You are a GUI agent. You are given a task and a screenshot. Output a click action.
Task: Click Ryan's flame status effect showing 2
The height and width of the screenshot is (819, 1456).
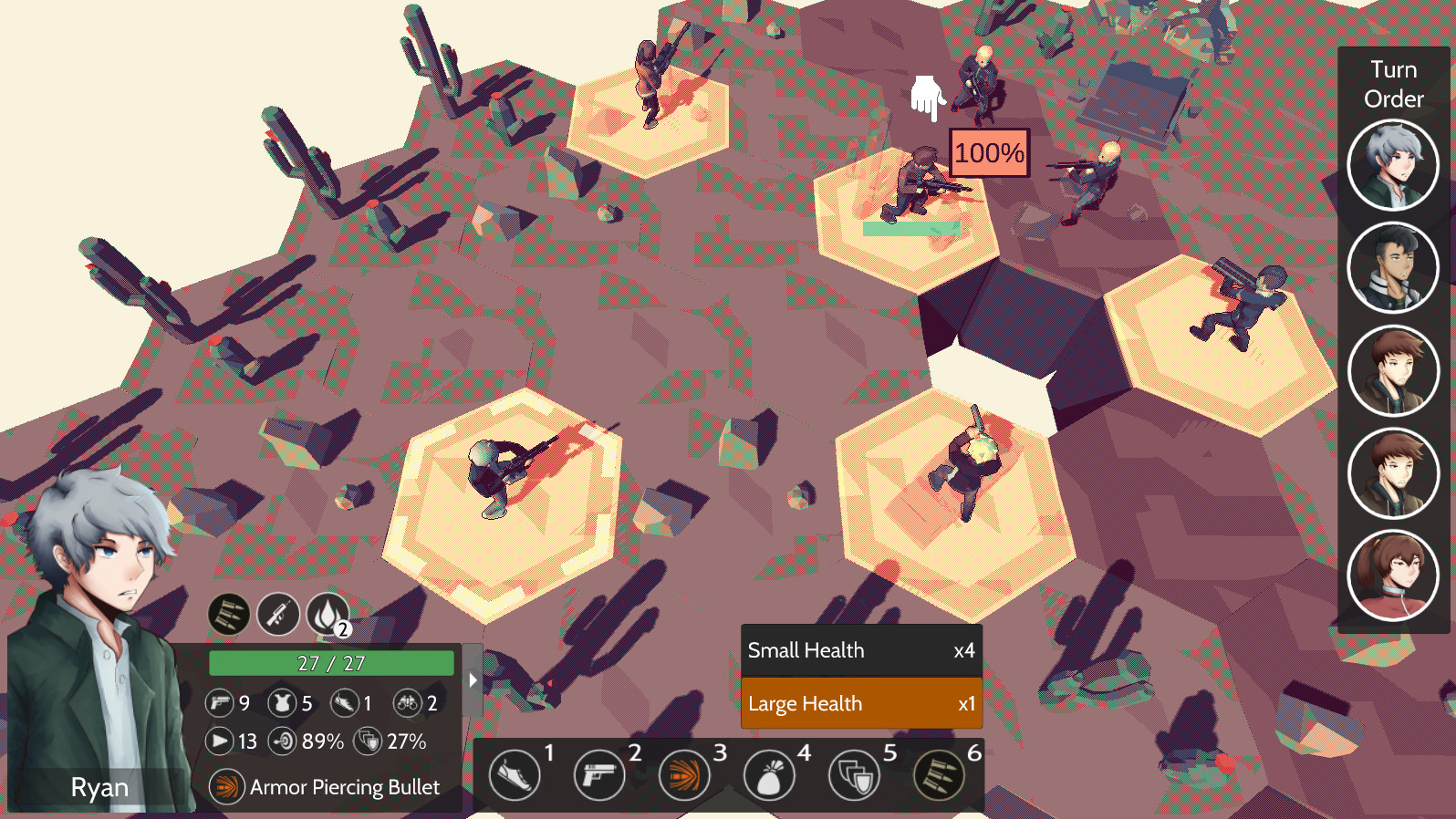click(x=327, y=615)
